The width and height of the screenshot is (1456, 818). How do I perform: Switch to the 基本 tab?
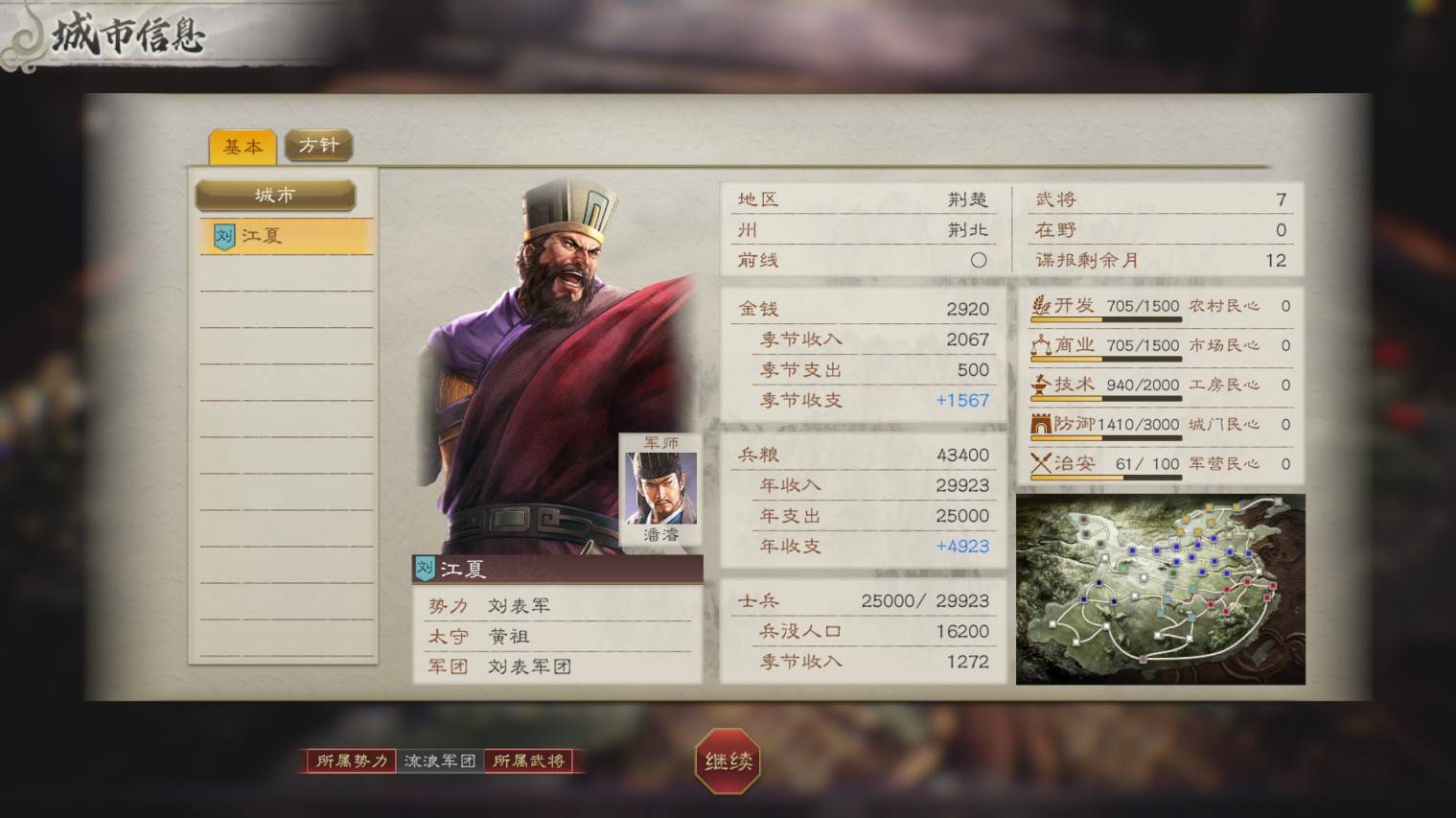tap(243, 147)
